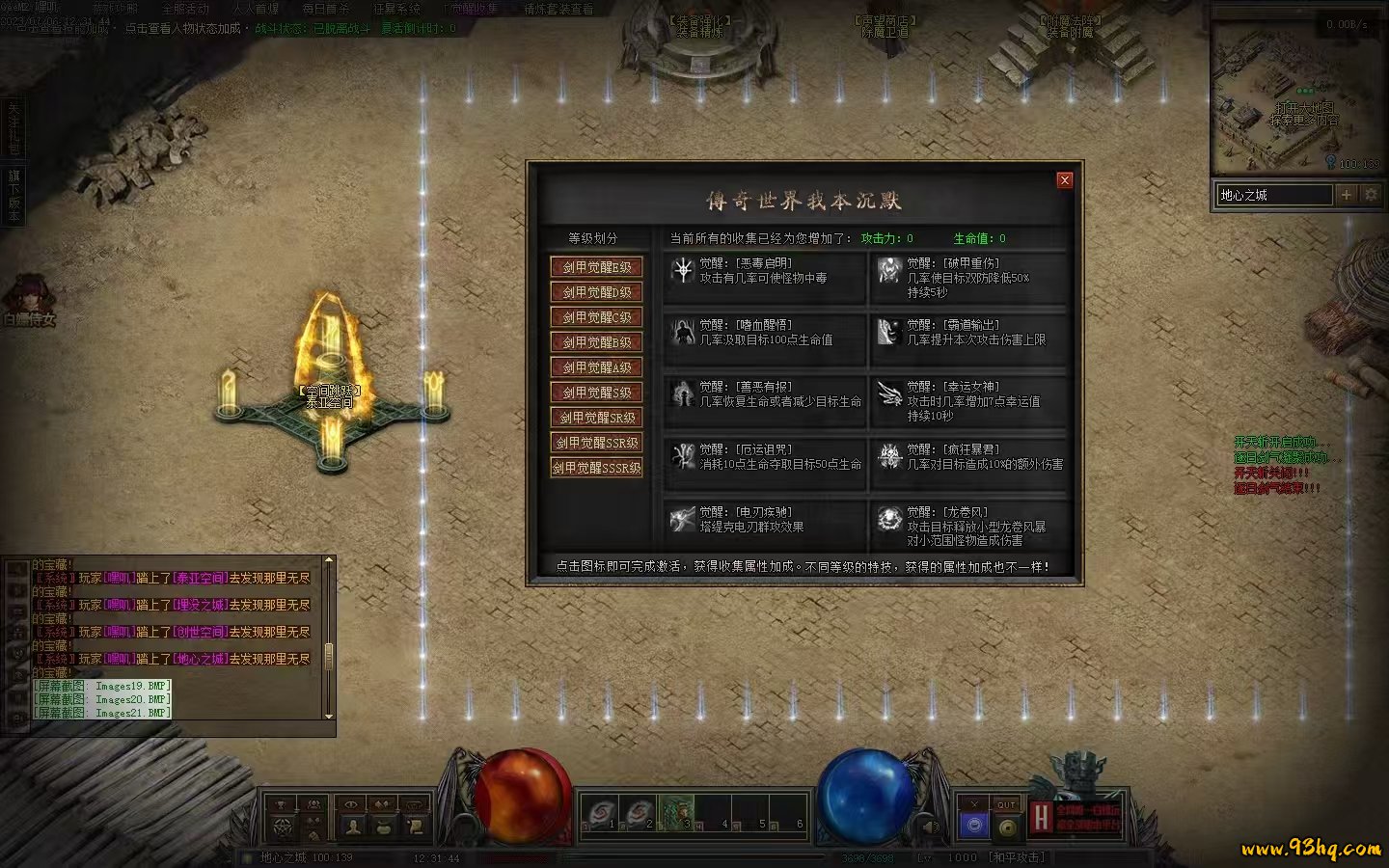Click the 电刃疾驰 awakening icon
The image size is (1389, 868).
pos(683,519)
